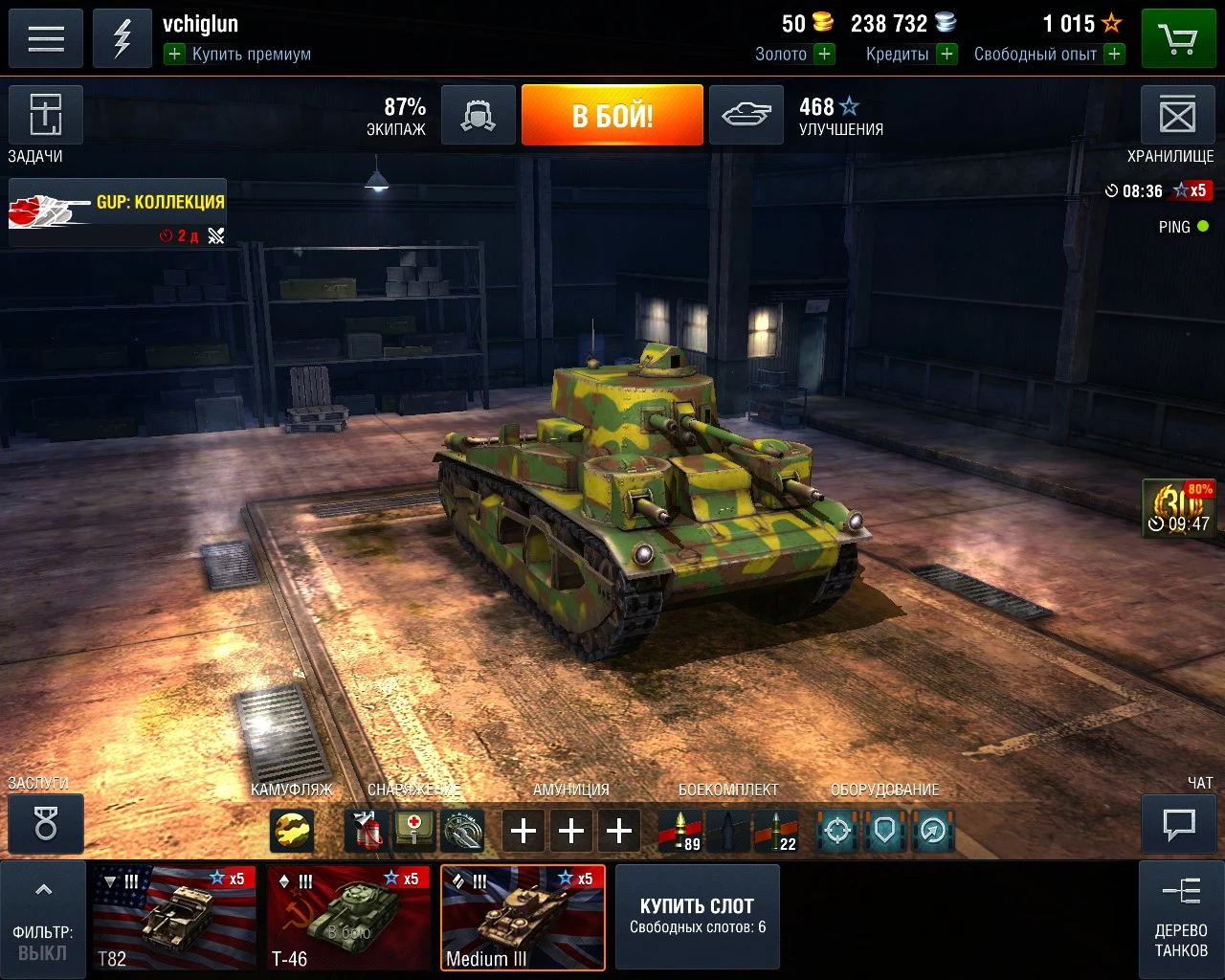
Task: Open the crew screen via helmet icon
Action: tap(479, 115)
